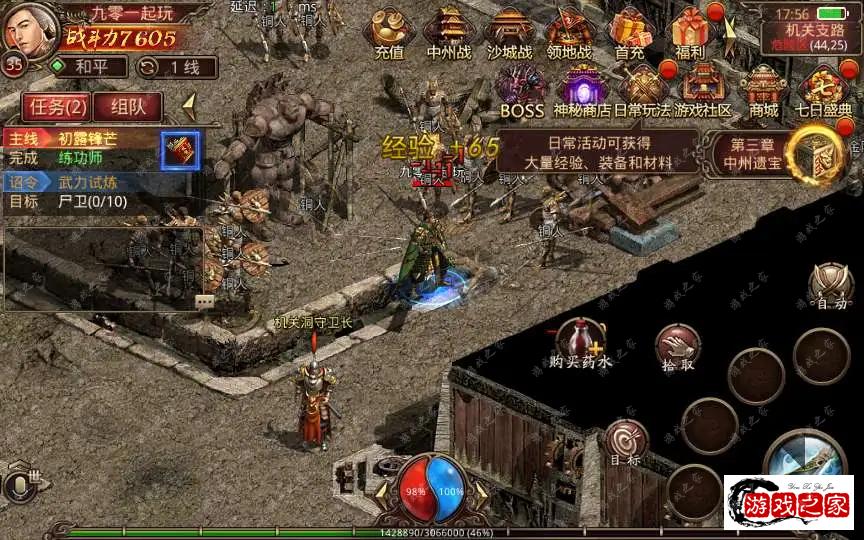Open the 中州战 event icon
Viewport: 864px width, 540px height.
click(448, 33)
